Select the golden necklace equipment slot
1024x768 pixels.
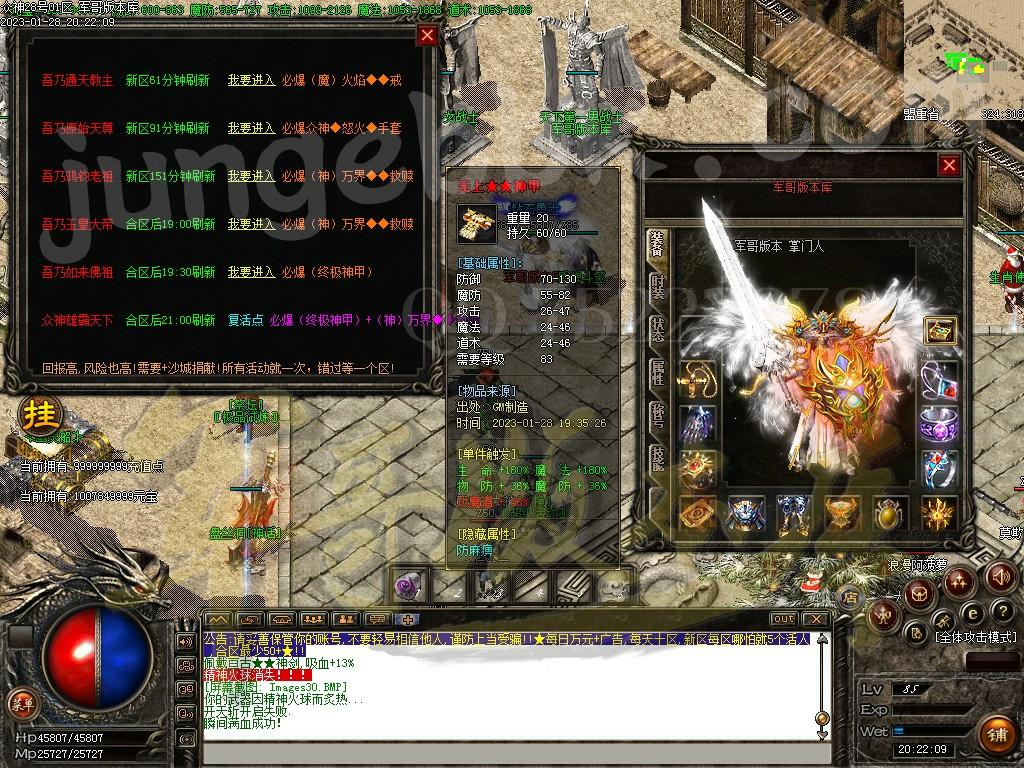click(x=697, y=379)
